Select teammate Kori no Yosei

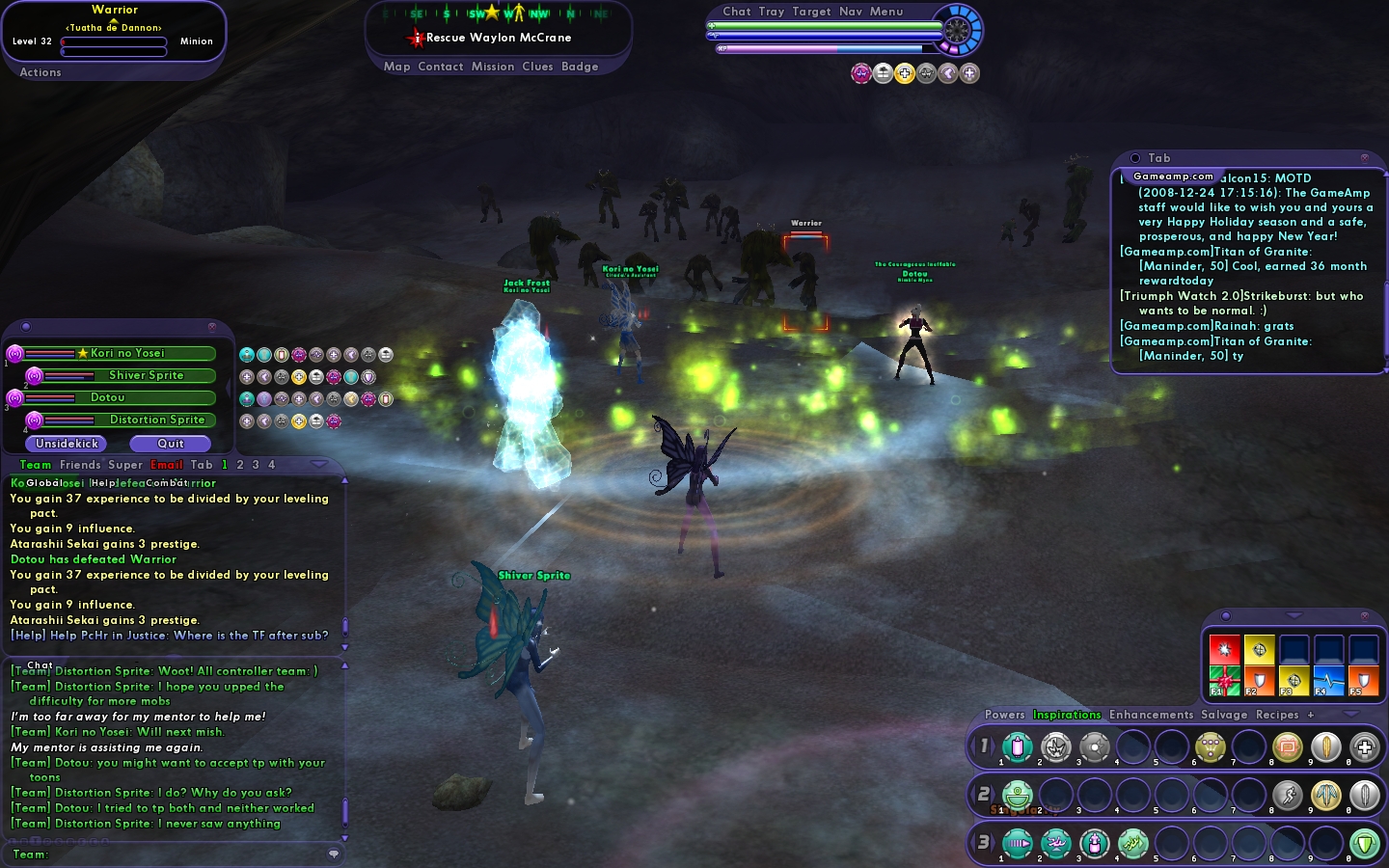pos(127,353)
